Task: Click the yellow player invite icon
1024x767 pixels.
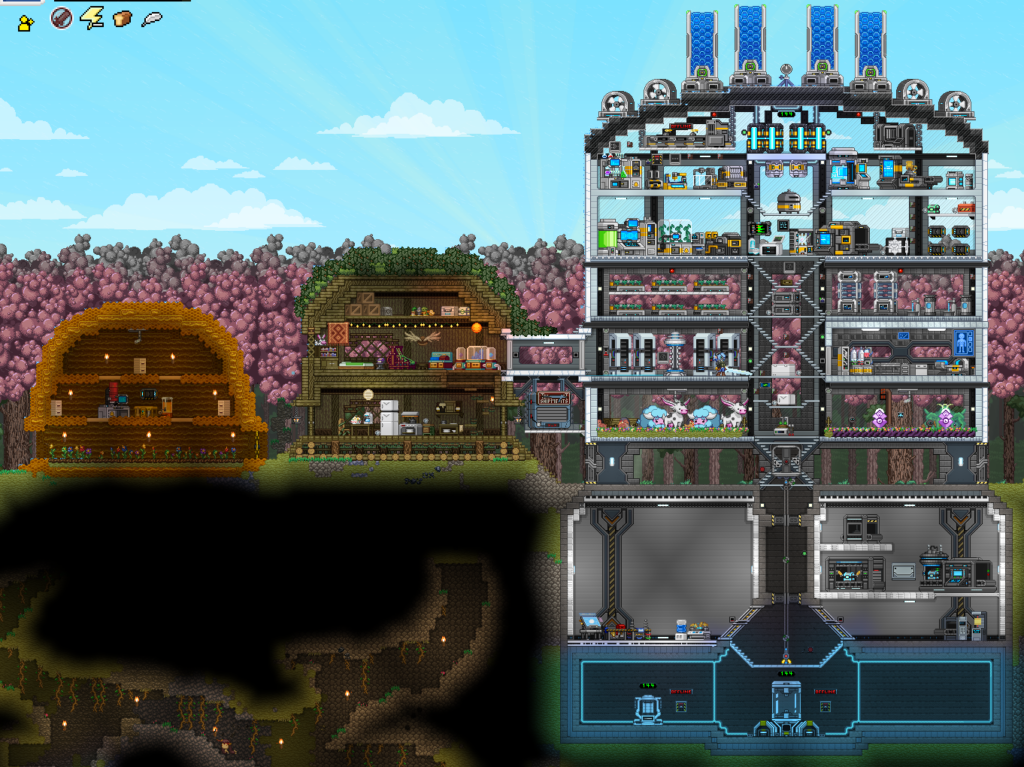Action: 26,21
